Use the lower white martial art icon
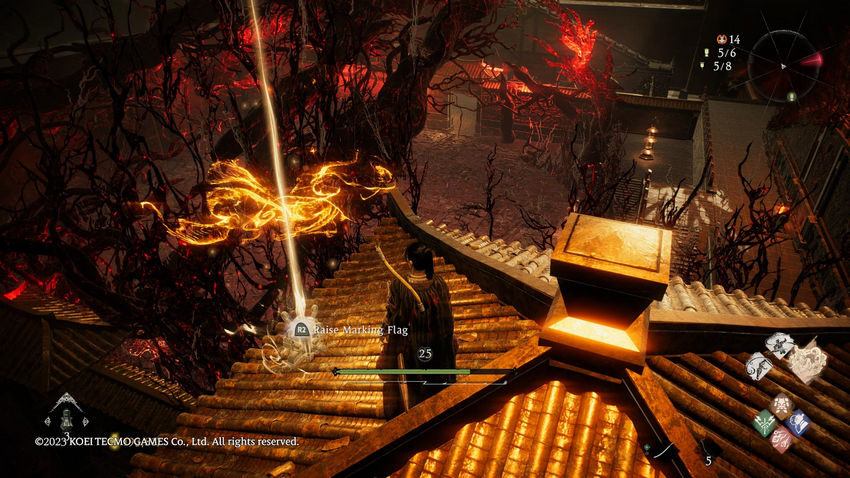 [x=759, y=366]
